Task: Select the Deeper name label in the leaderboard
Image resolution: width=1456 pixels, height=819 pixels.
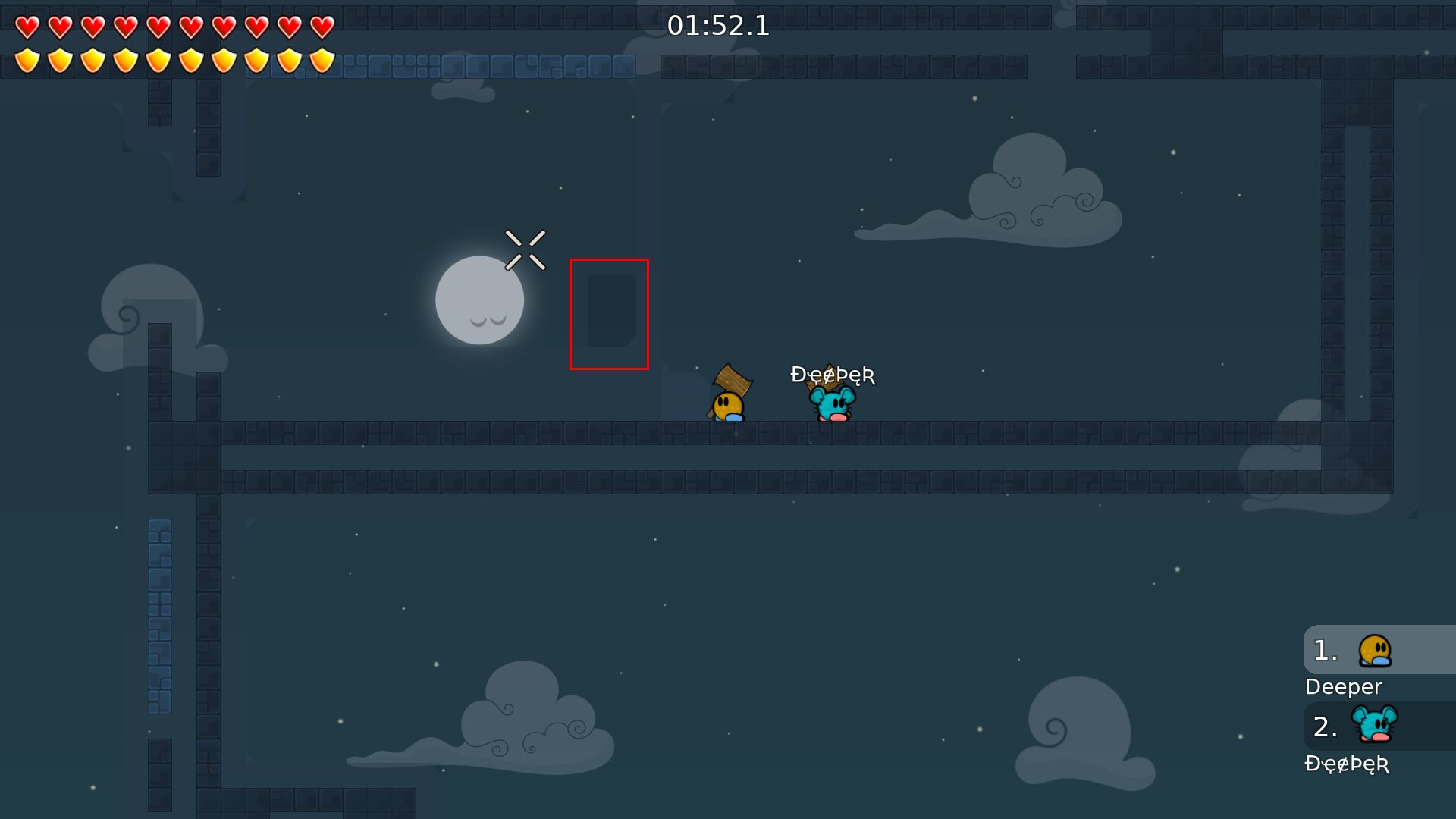Action: 1343,687
